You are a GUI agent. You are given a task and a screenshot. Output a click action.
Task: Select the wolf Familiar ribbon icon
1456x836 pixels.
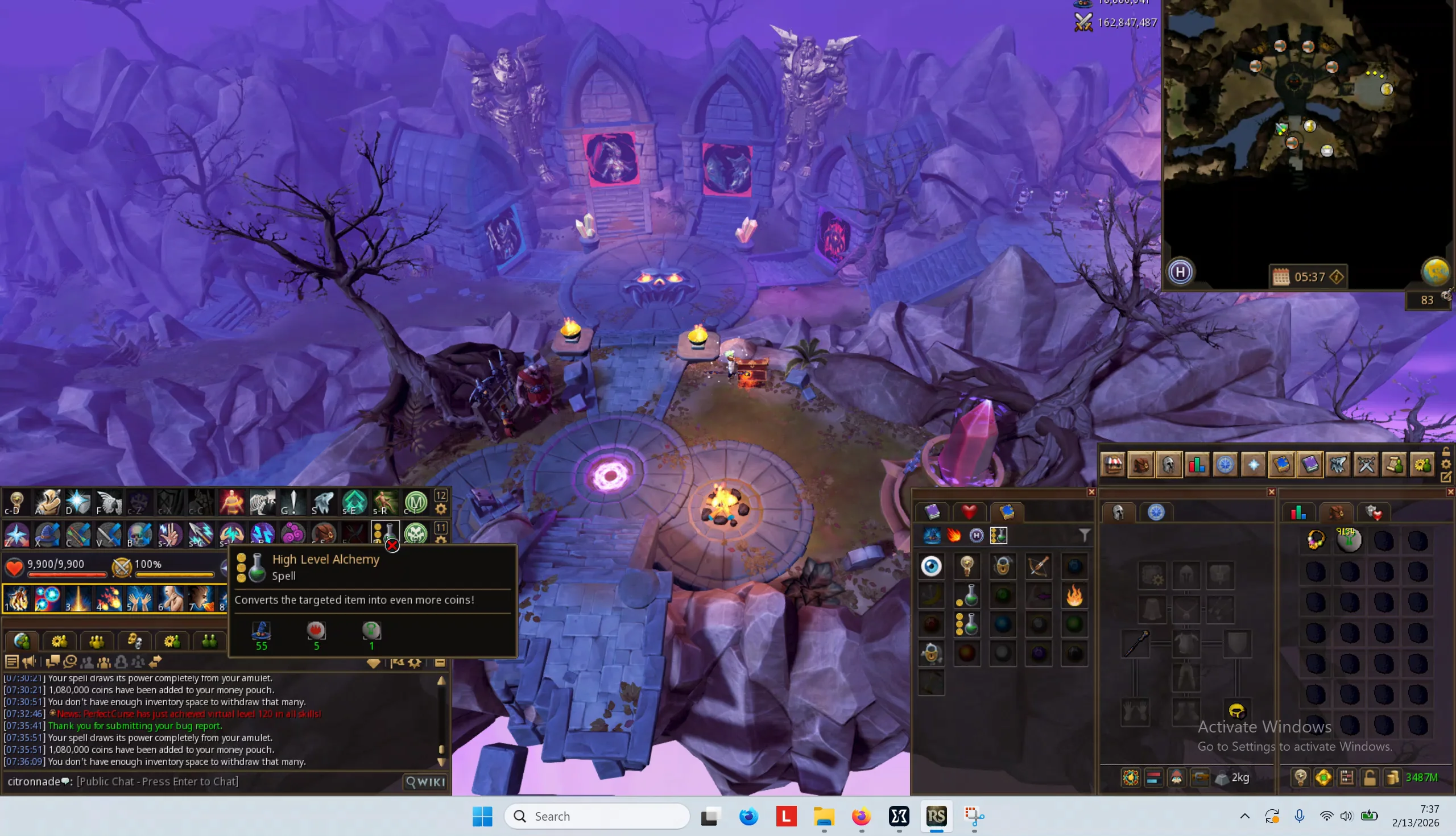[x=1338, y=465]
